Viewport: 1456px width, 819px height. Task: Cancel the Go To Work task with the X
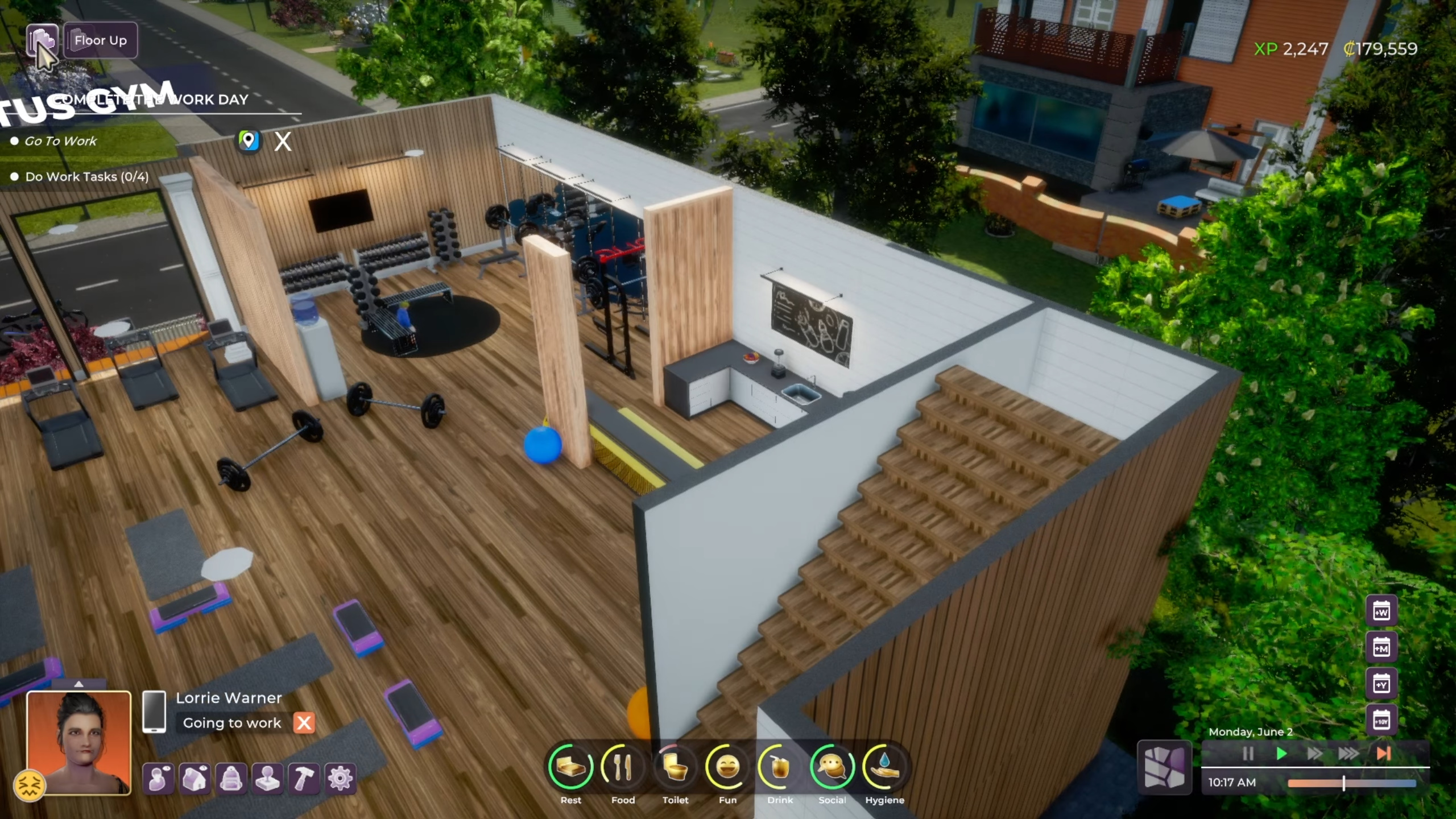click(283, 141)
